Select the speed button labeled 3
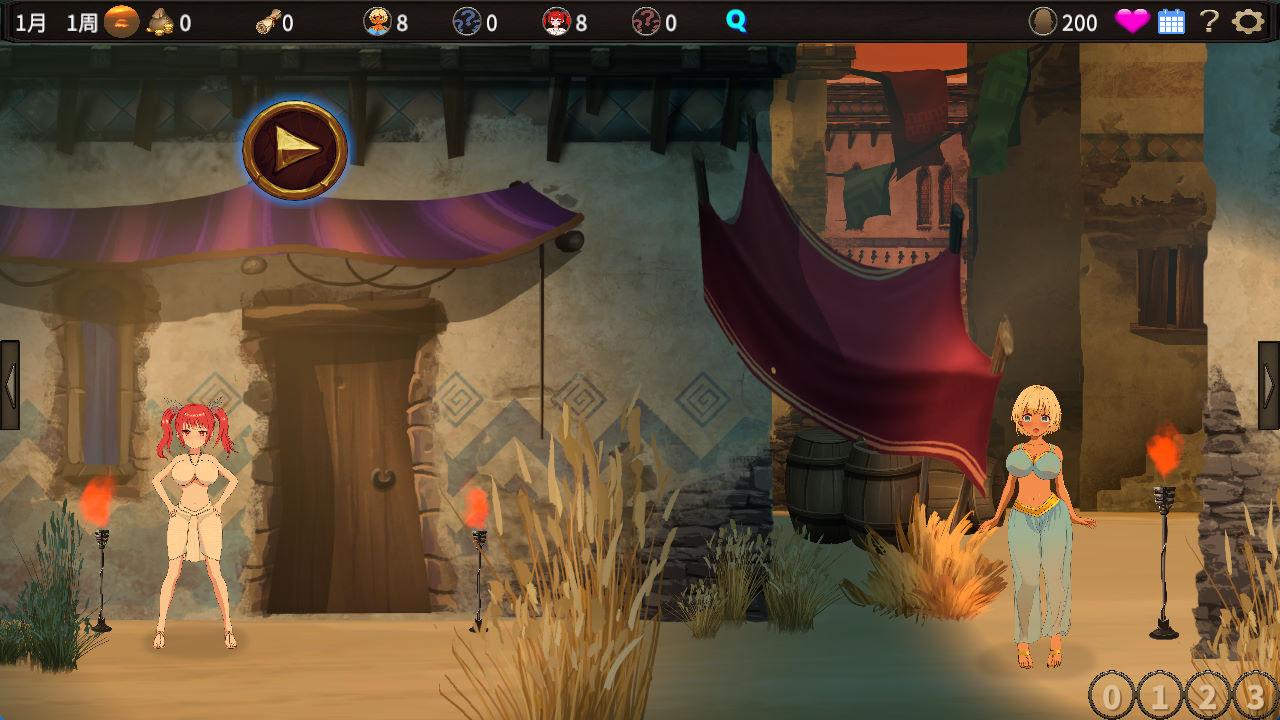 [1255, 695]
